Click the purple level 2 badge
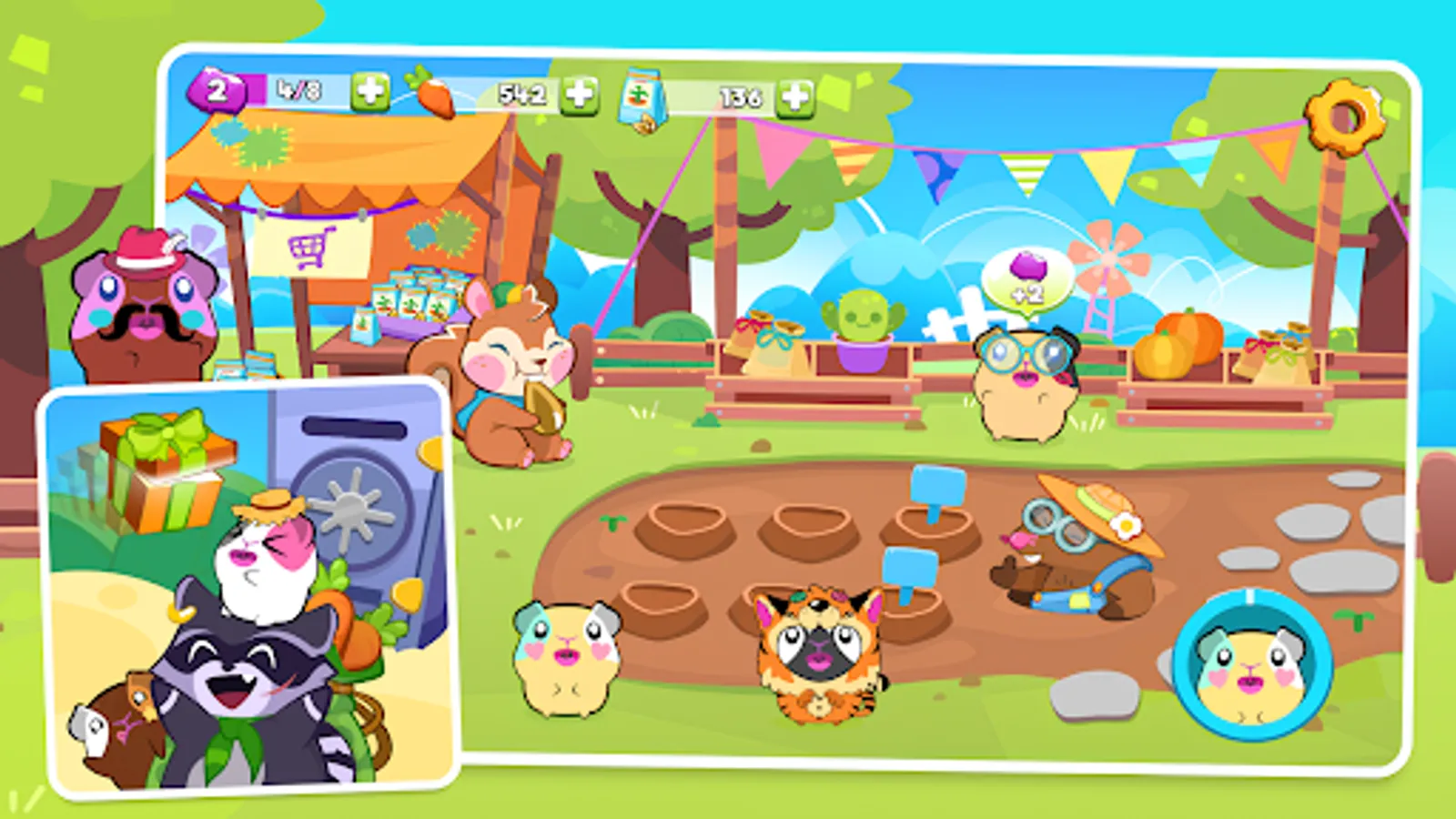 [218, 89]
